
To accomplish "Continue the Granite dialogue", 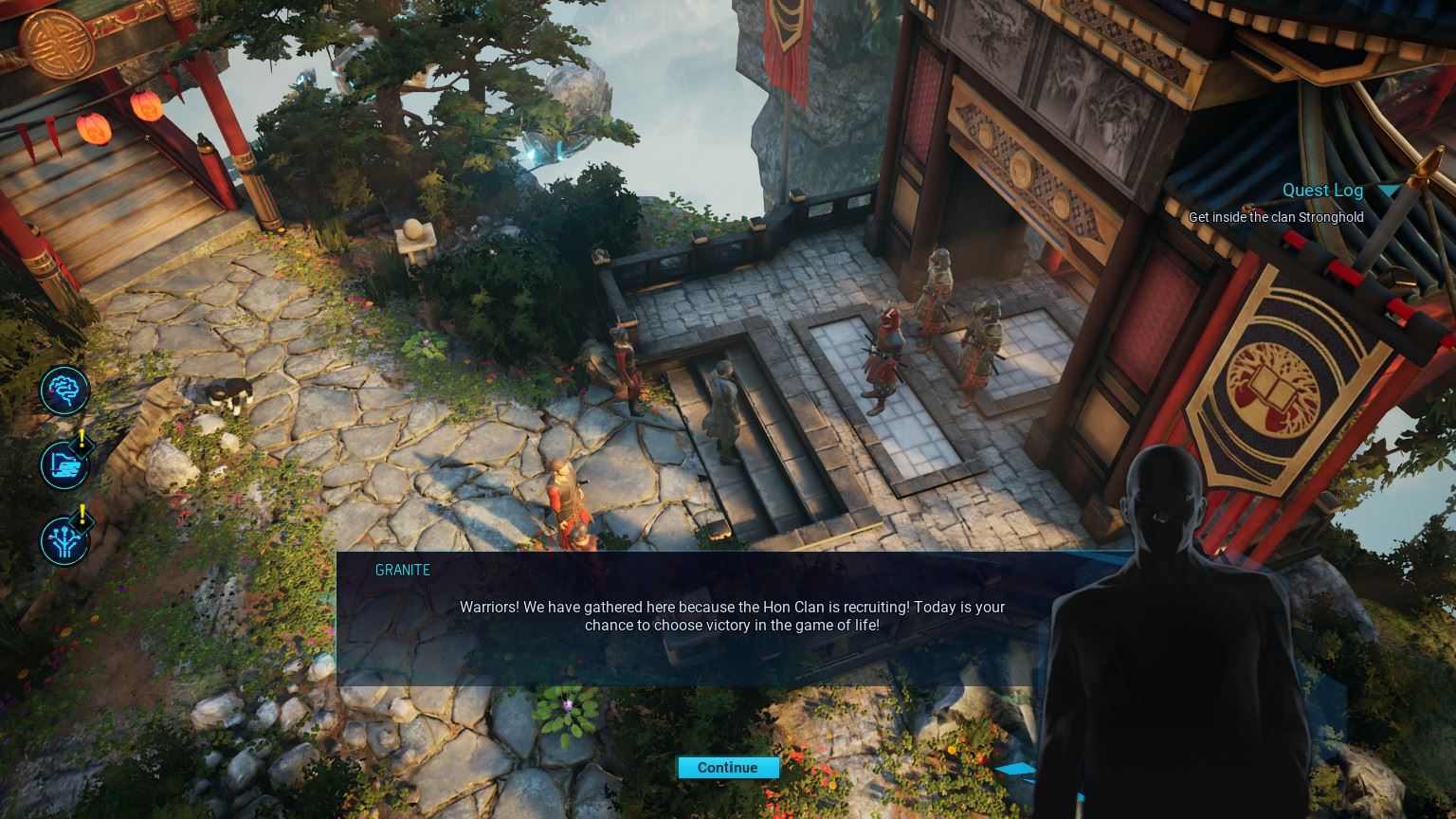I will (x=727, y=768).
